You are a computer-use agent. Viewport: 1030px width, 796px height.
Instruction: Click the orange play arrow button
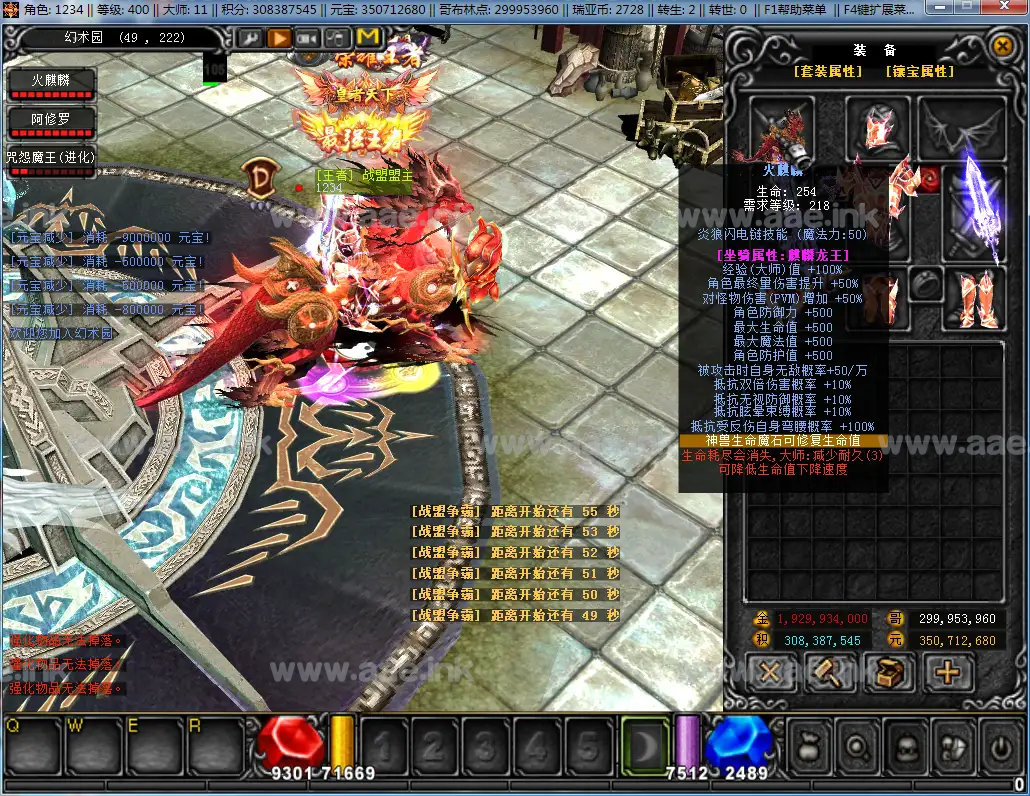click(x=279, y=39)
